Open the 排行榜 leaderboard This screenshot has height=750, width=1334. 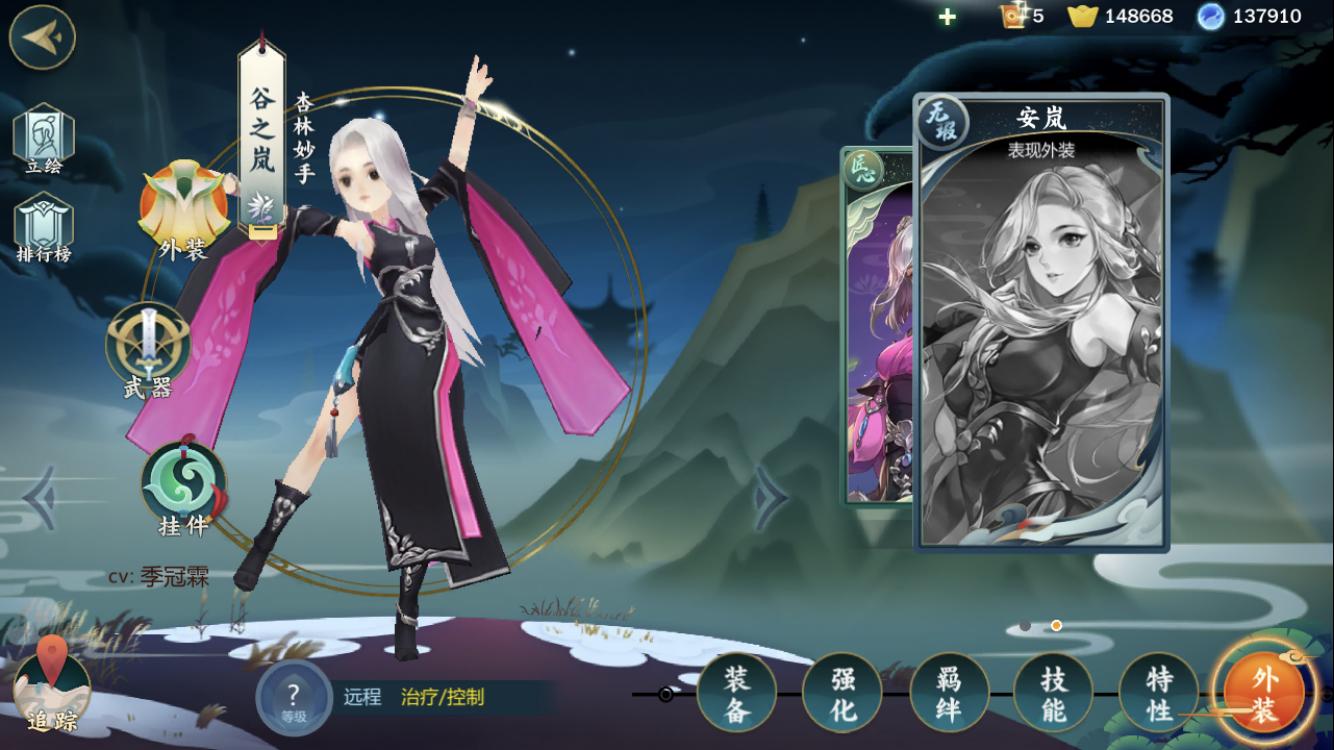(x=43, y=228)
